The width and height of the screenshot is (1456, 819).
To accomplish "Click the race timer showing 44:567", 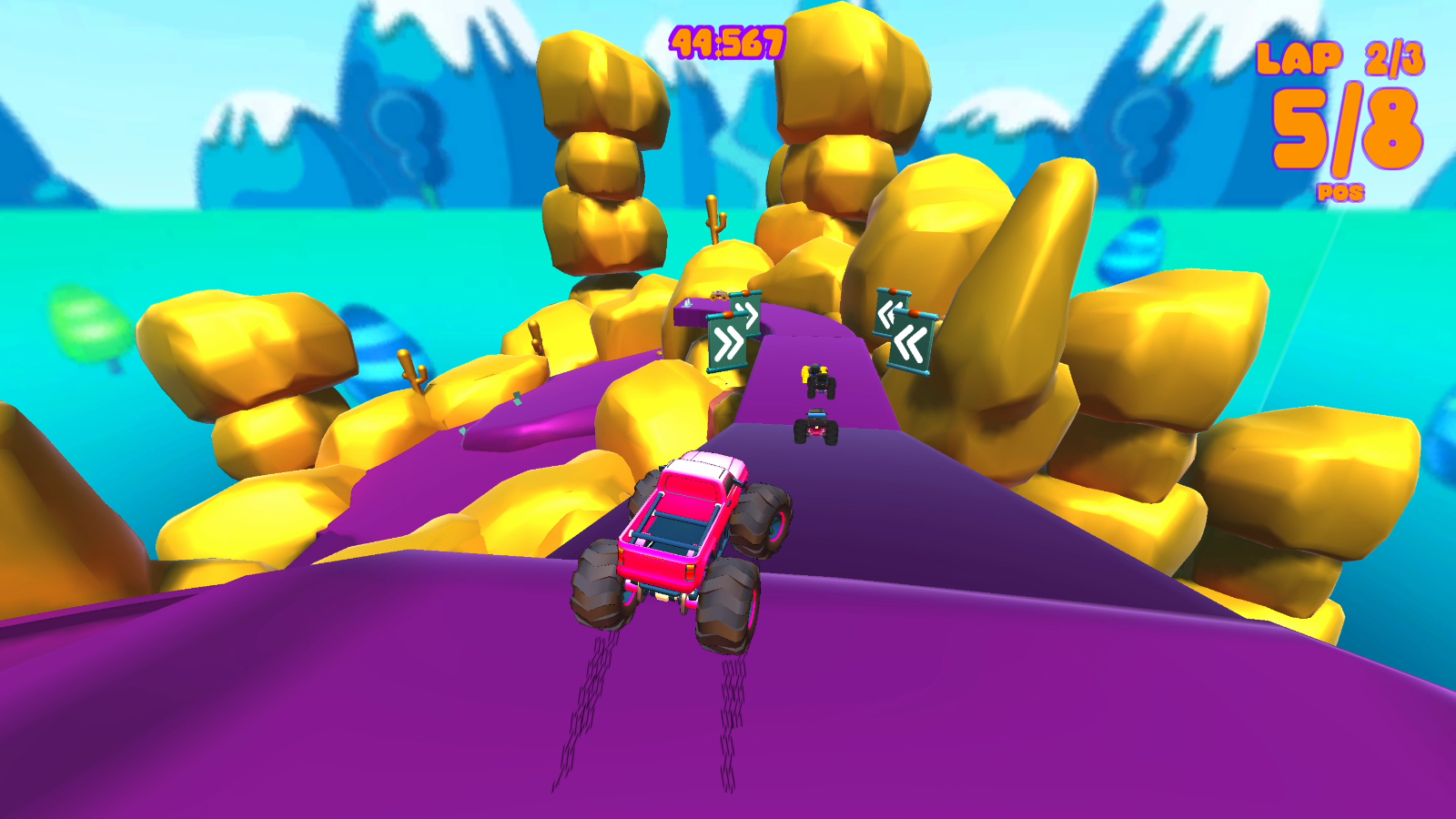I will point(728,38).
